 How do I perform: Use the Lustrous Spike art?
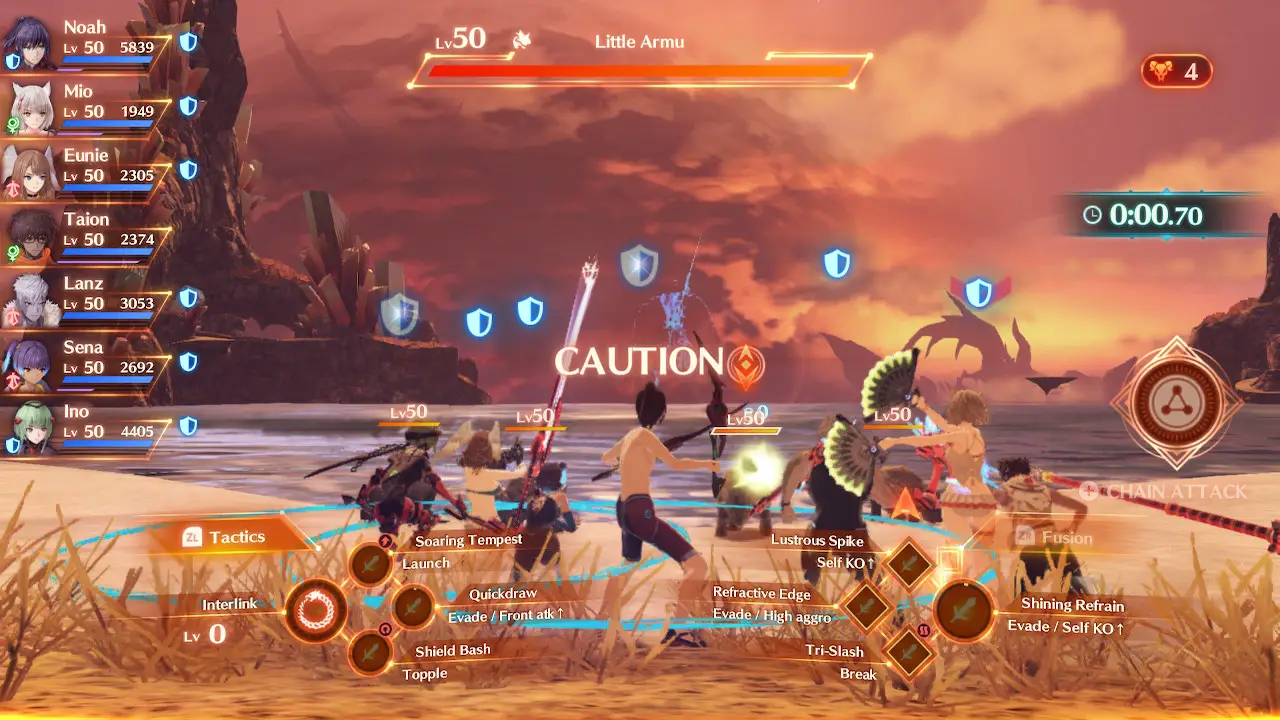click(909, 564)
